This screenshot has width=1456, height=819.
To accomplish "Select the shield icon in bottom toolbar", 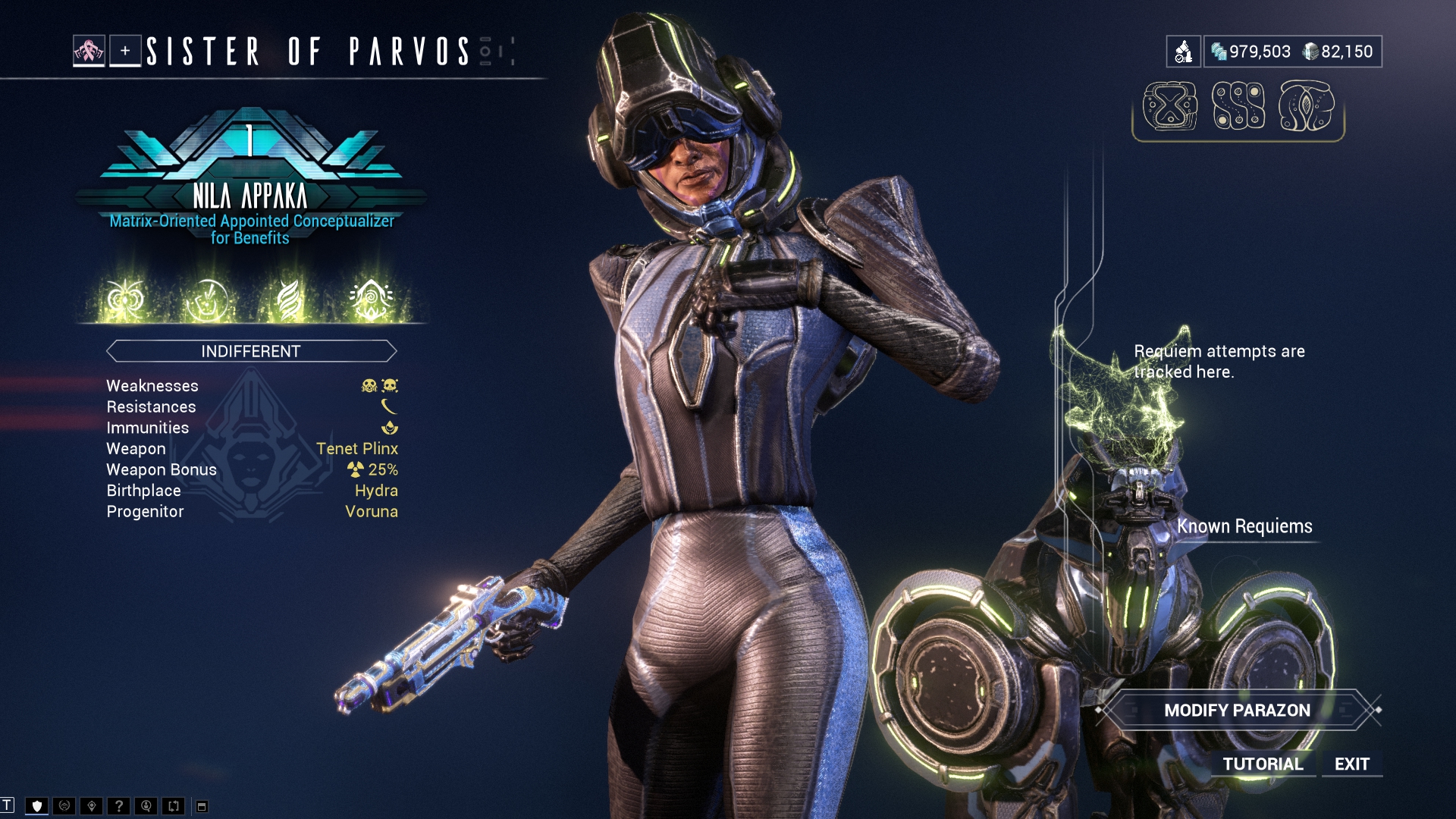I will click(x=36, y=806).
